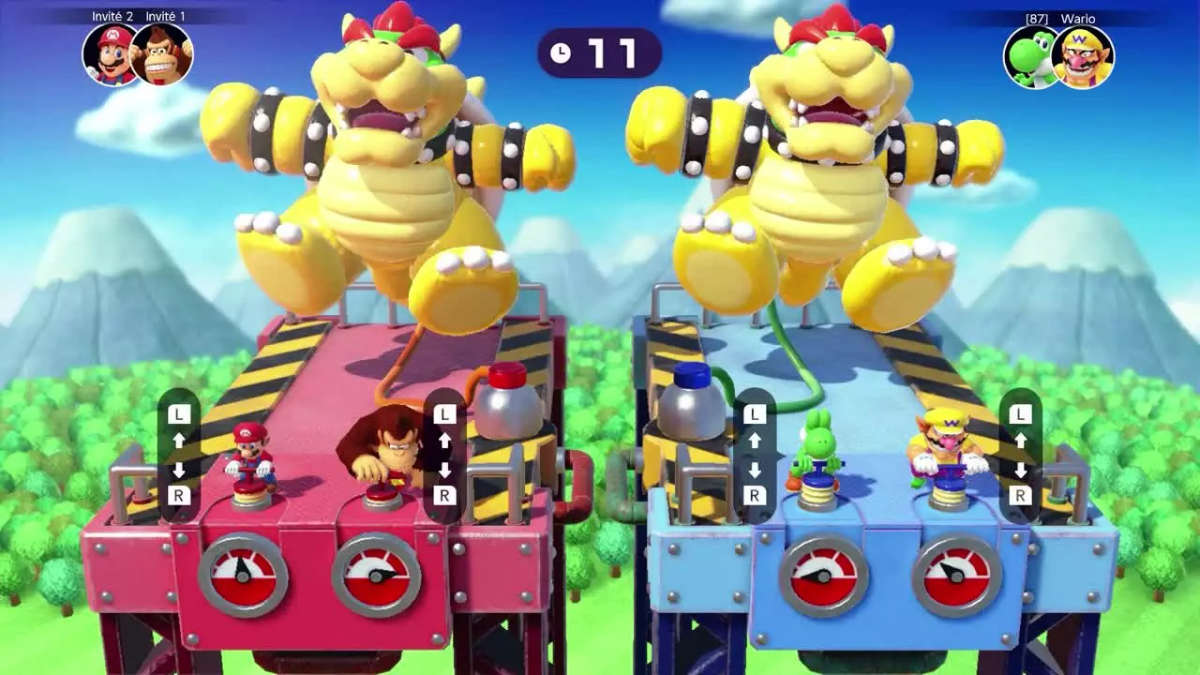Click Wario's player portrait
Screen dimensions: 1200x675
(x=1084, y=56)
